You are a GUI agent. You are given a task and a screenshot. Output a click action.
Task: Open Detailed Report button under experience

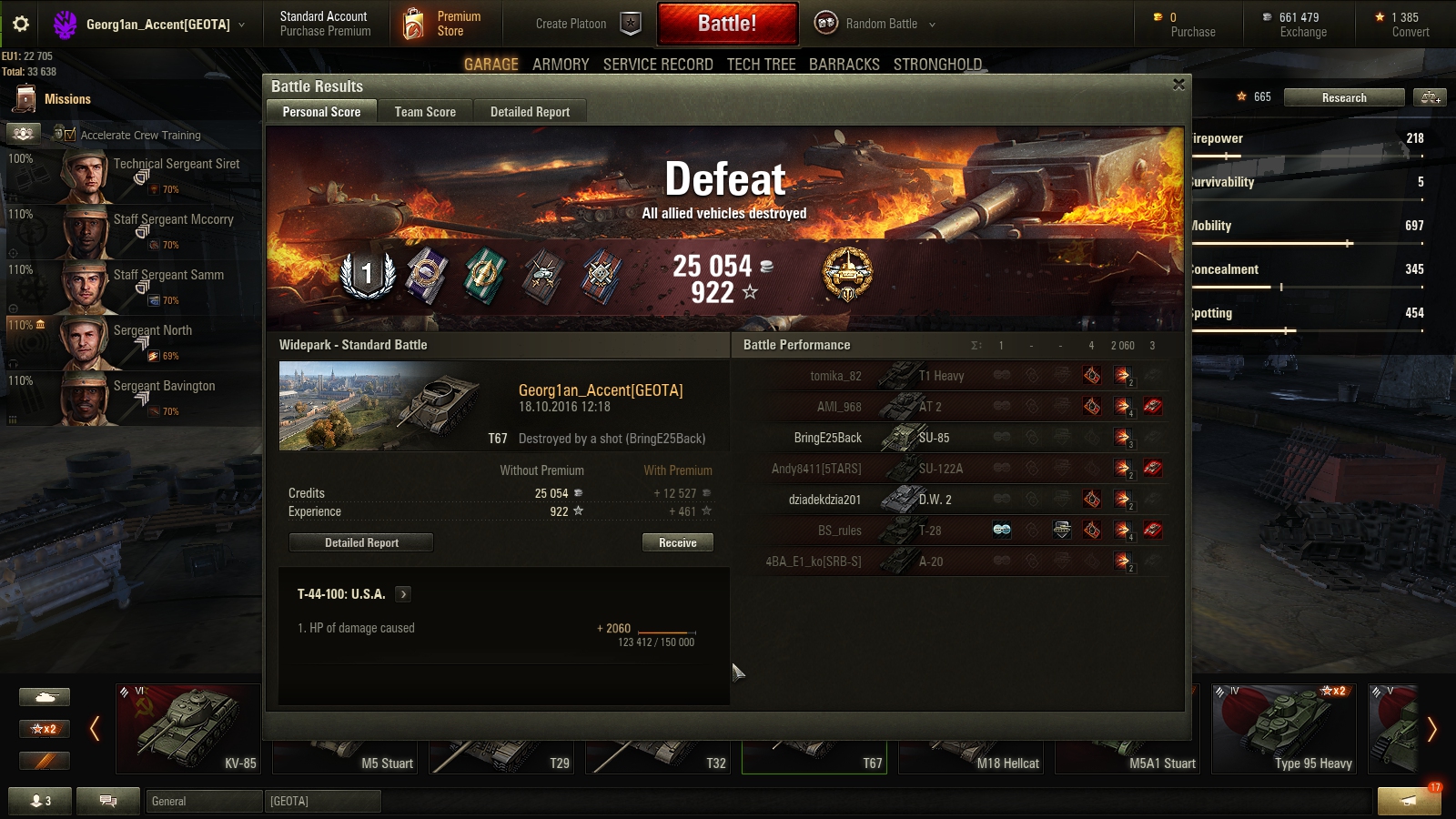pos(361,542)
